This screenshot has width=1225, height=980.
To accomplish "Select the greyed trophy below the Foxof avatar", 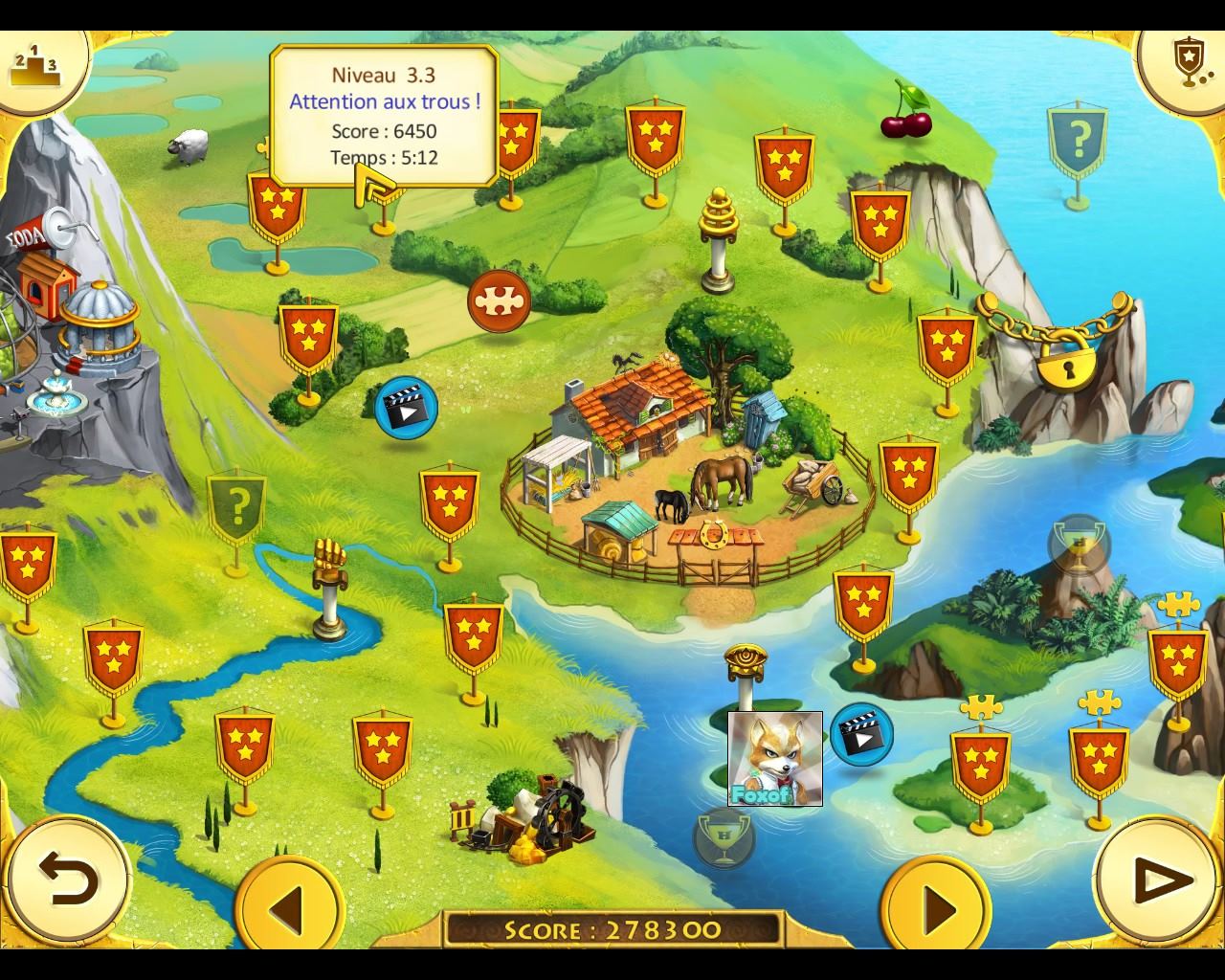I will pos(724,838).
